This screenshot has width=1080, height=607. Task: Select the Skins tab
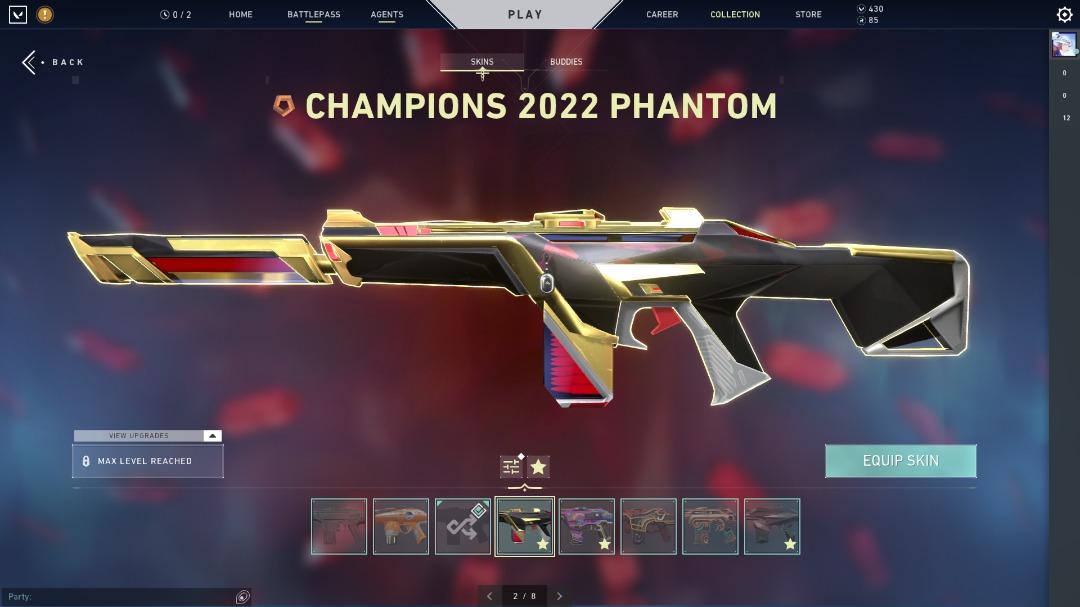(x=482, y=62)
